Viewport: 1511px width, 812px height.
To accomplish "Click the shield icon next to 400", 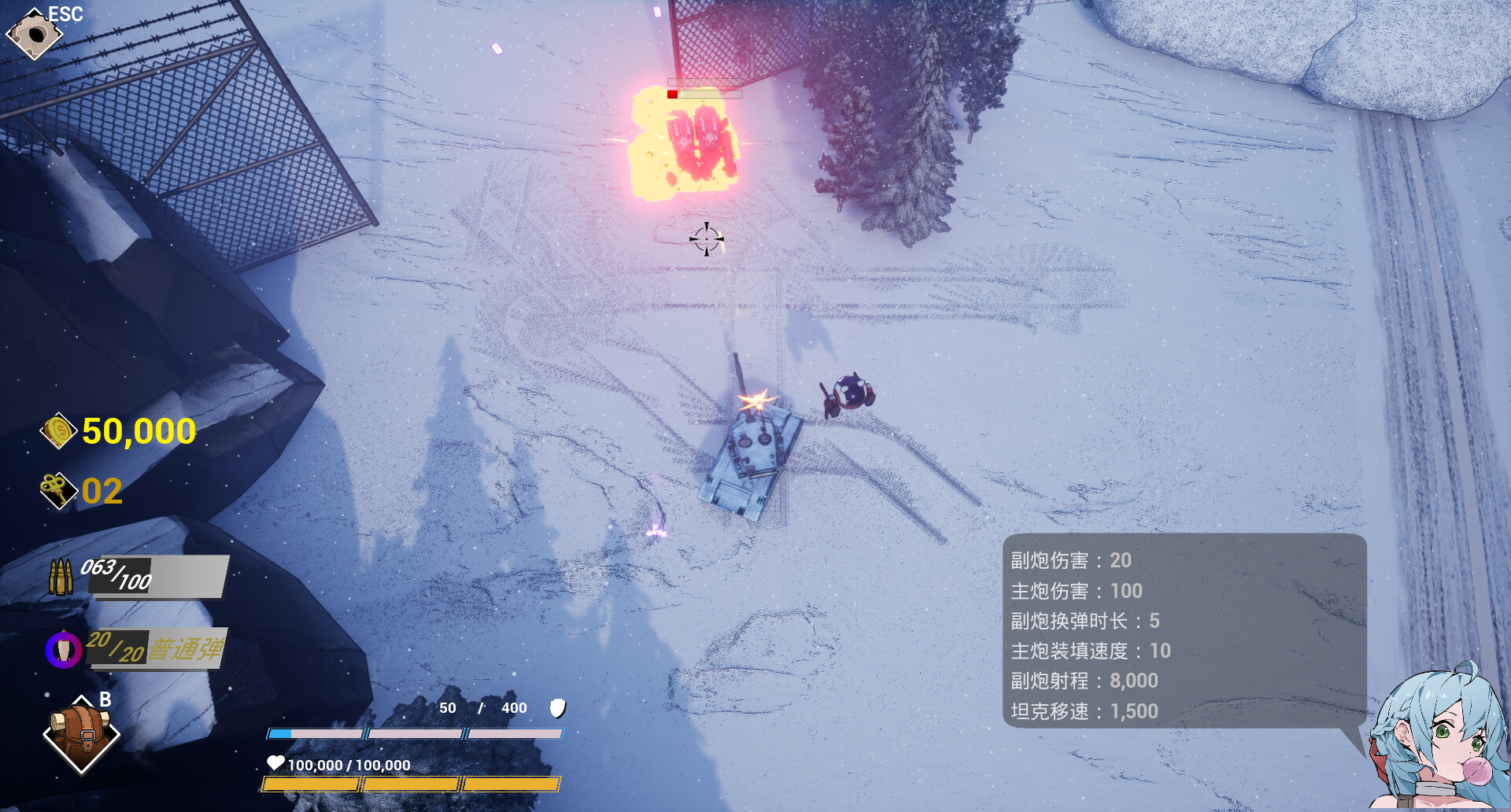I will (558, 708).
